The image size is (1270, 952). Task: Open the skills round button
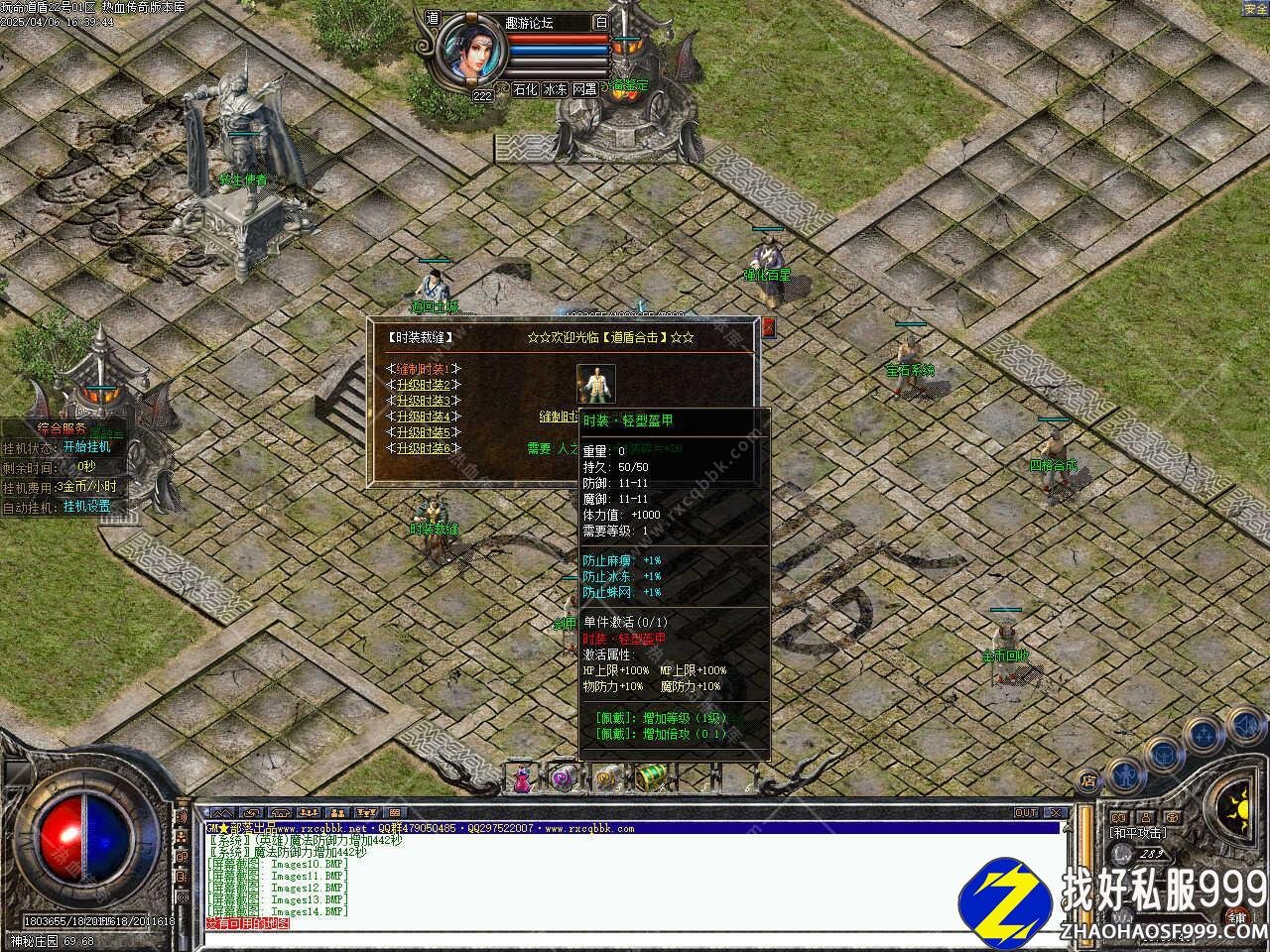pyautogui.click(x=1205, y=734)
